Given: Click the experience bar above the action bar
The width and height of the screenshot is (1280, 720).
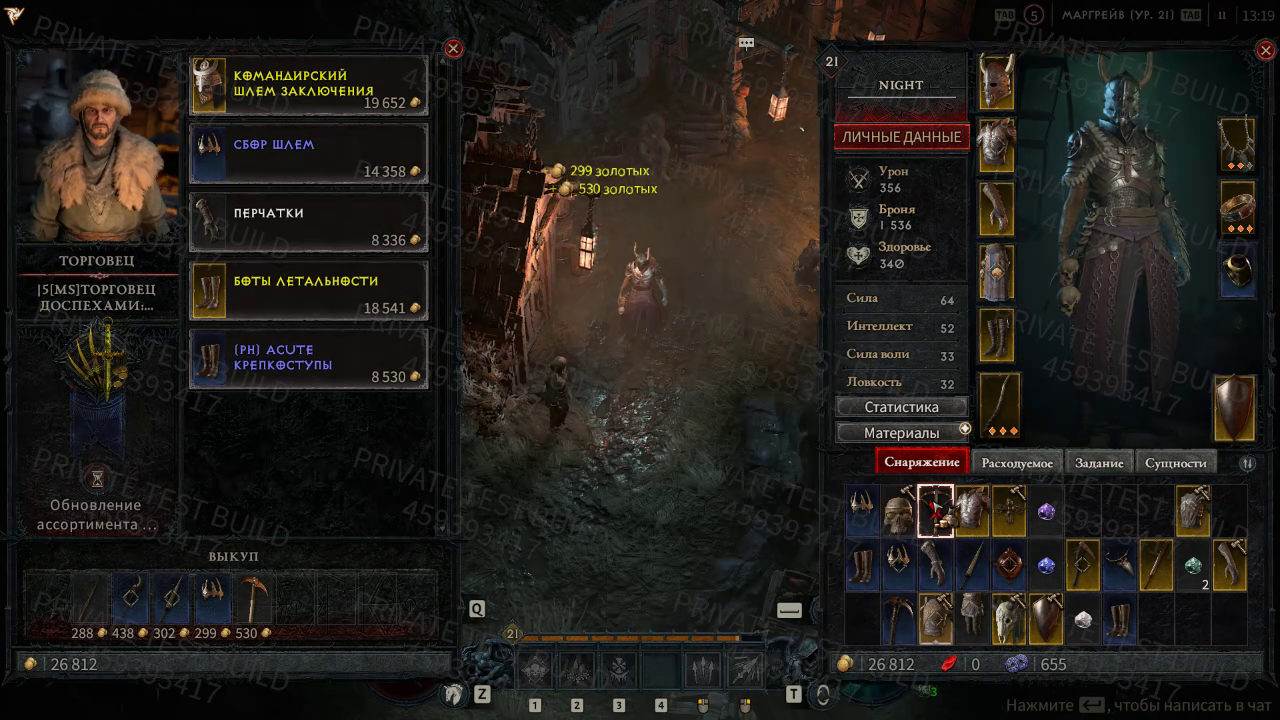Looking at the screenshot, I should [x=640, y=637].
